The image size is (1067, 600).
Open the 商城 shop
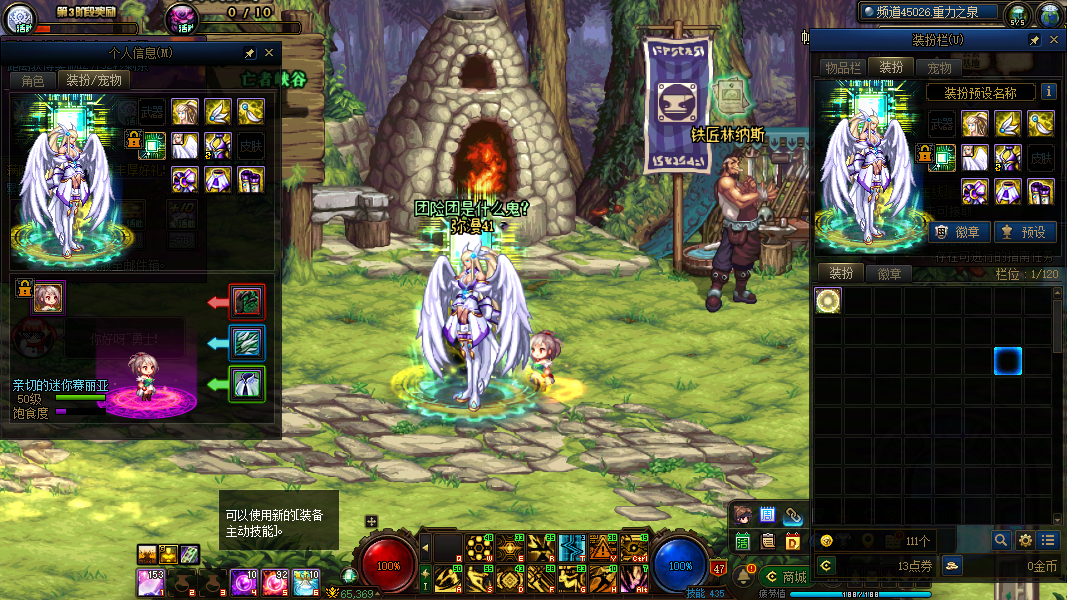pos(785,576)
